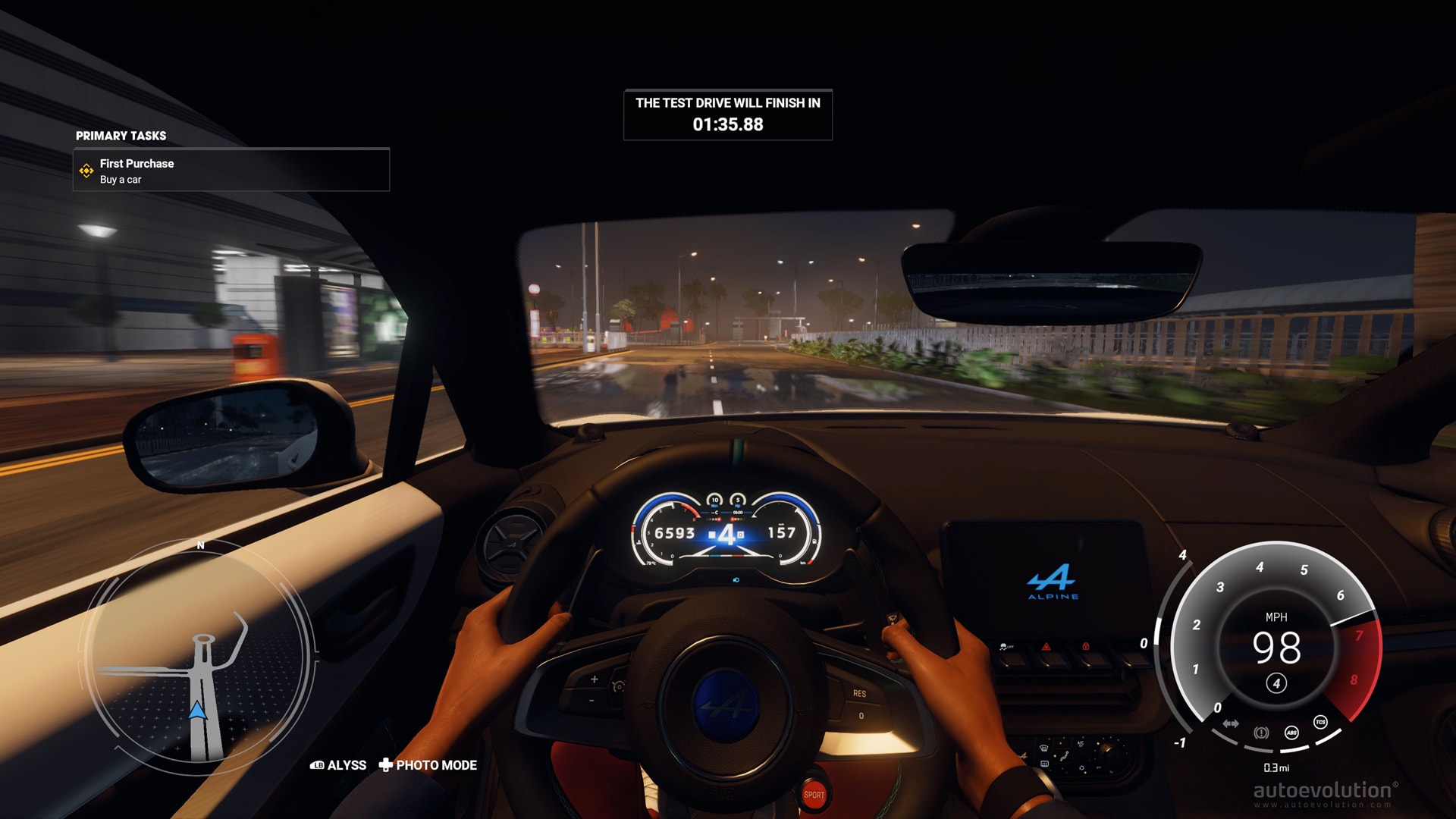Open the First Purchase task tracker
Viewport: 1456px width, 819px height.
[231, 171]
